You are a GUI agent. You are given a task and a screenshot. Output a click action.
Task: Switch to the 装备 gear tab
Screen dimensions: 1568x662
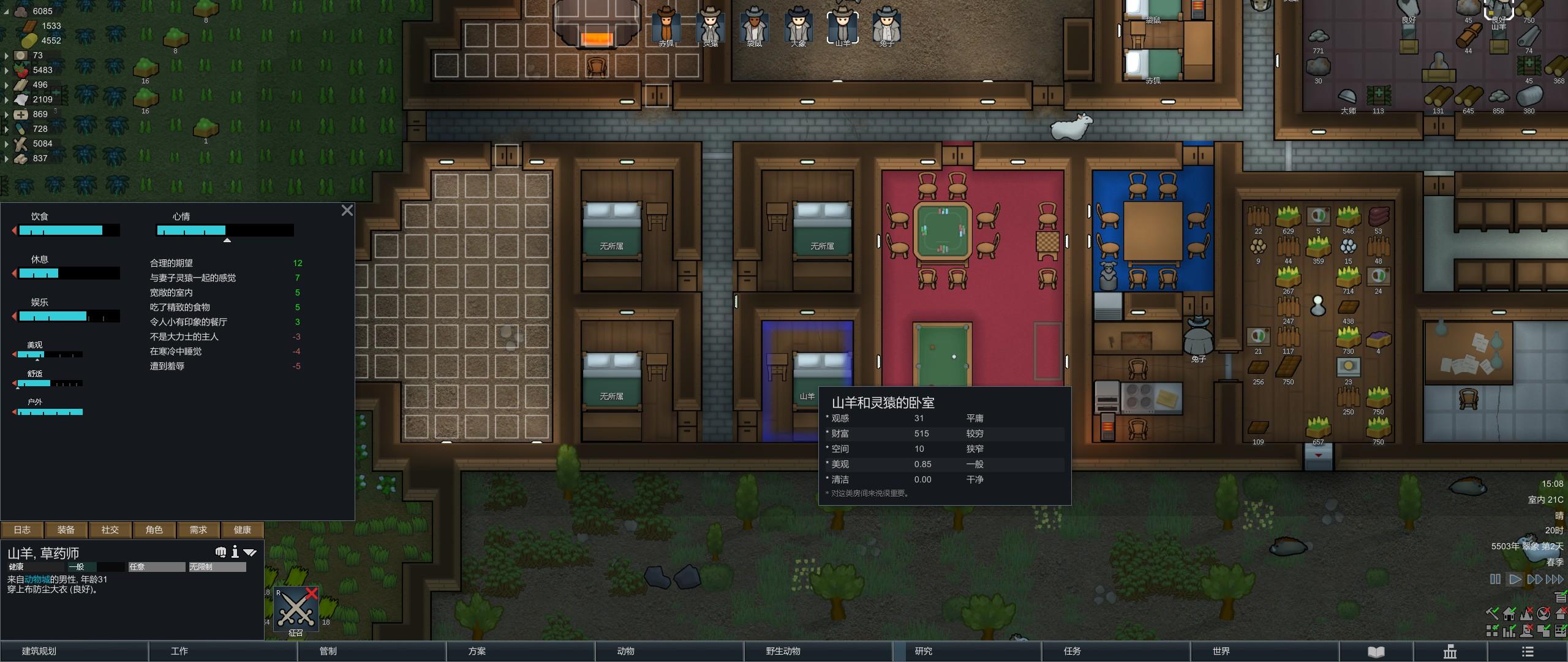point(66,530)
